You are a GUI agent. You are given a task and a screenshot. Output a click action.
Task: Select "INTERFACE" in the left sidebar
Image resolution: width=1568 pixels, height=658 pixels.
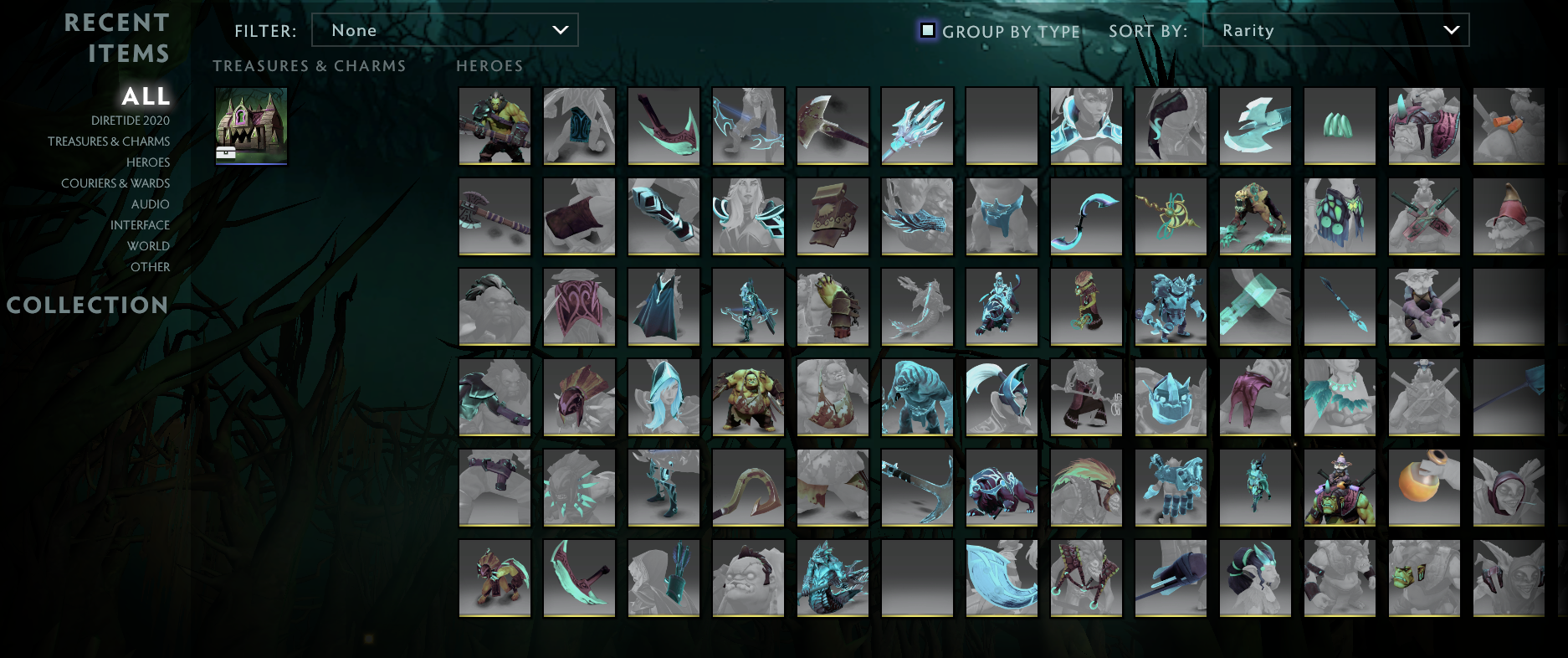pos(141,224)
